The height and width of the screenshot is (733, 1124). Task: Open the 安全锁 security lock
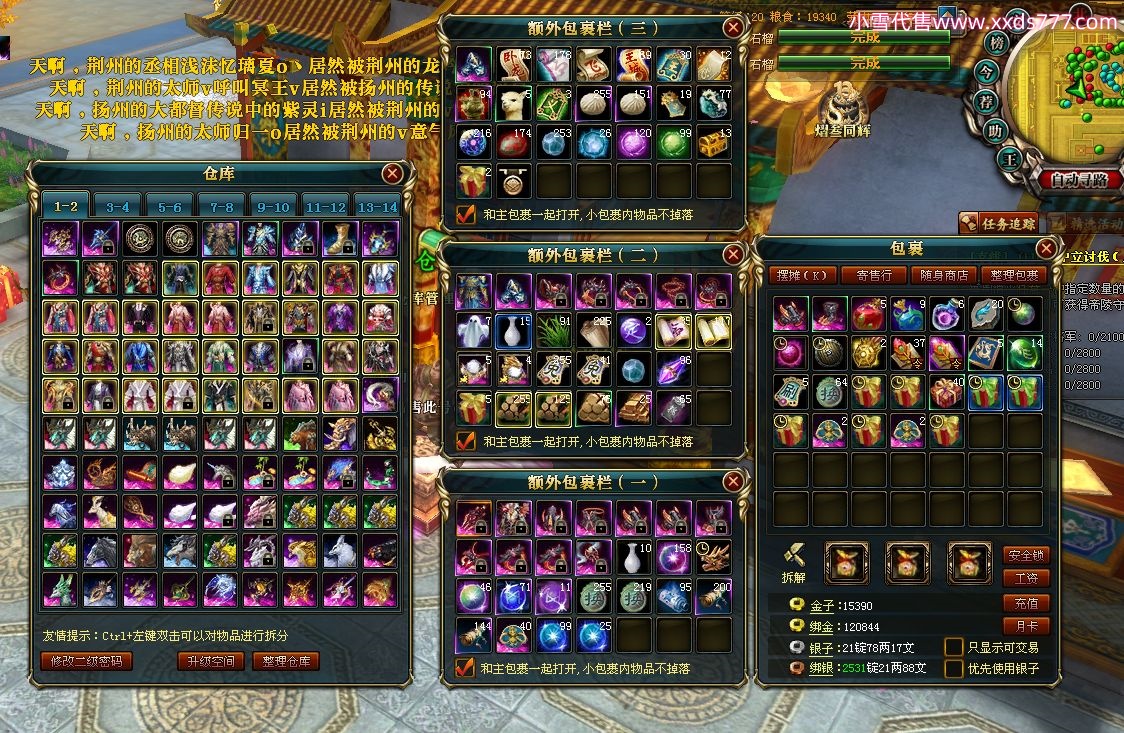(x=1026, y=555)
